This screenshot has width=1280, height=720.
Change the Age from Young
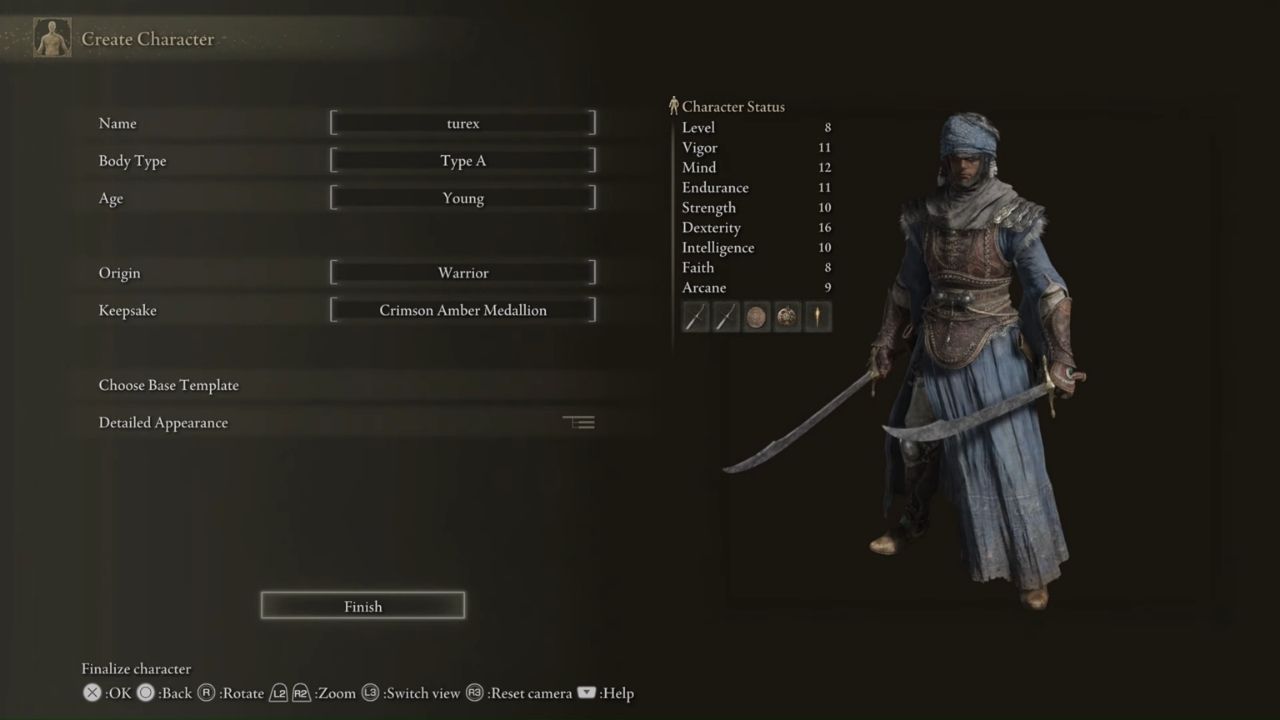462,198
